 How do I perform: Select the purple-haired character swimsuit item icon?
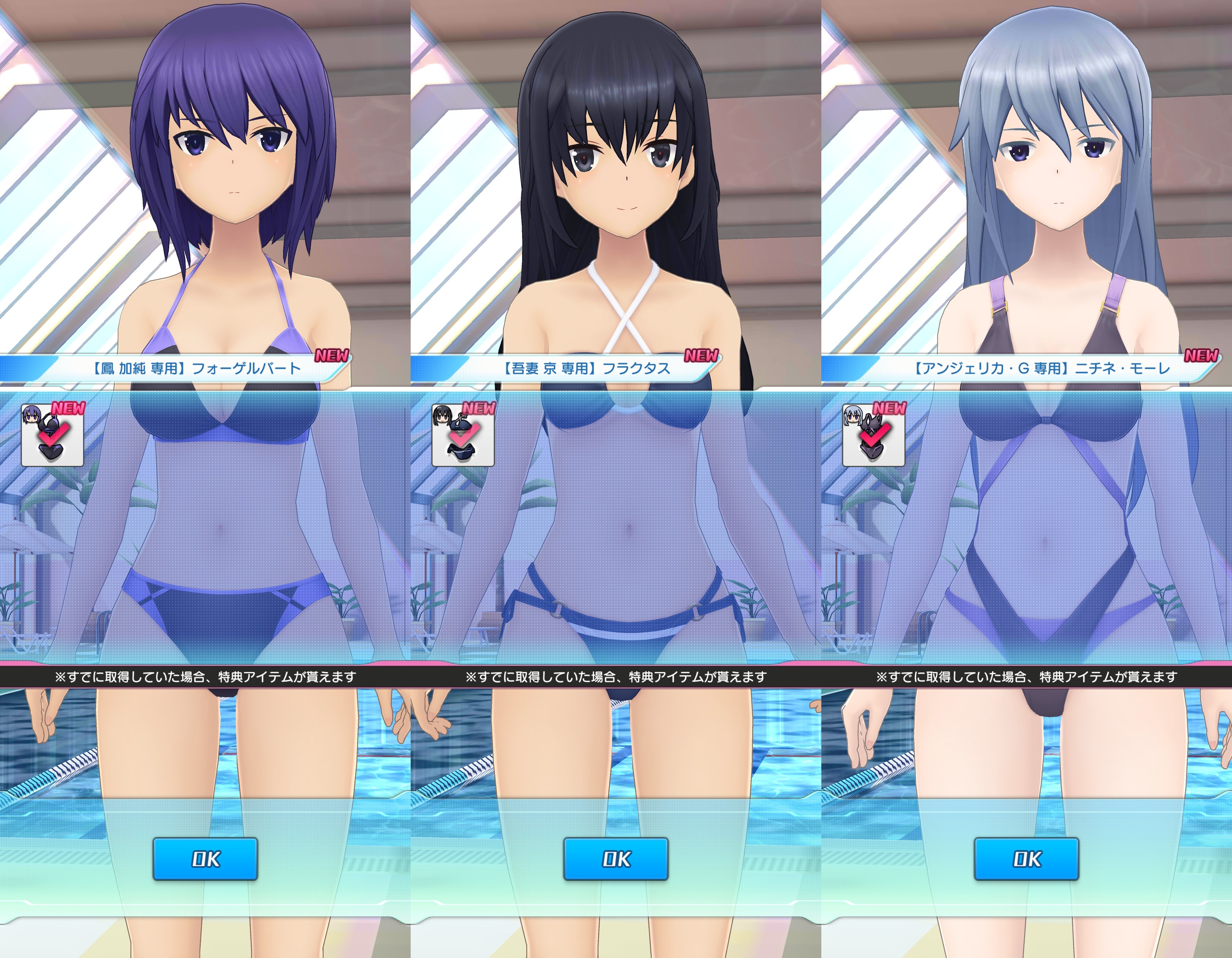coord(52,435)
